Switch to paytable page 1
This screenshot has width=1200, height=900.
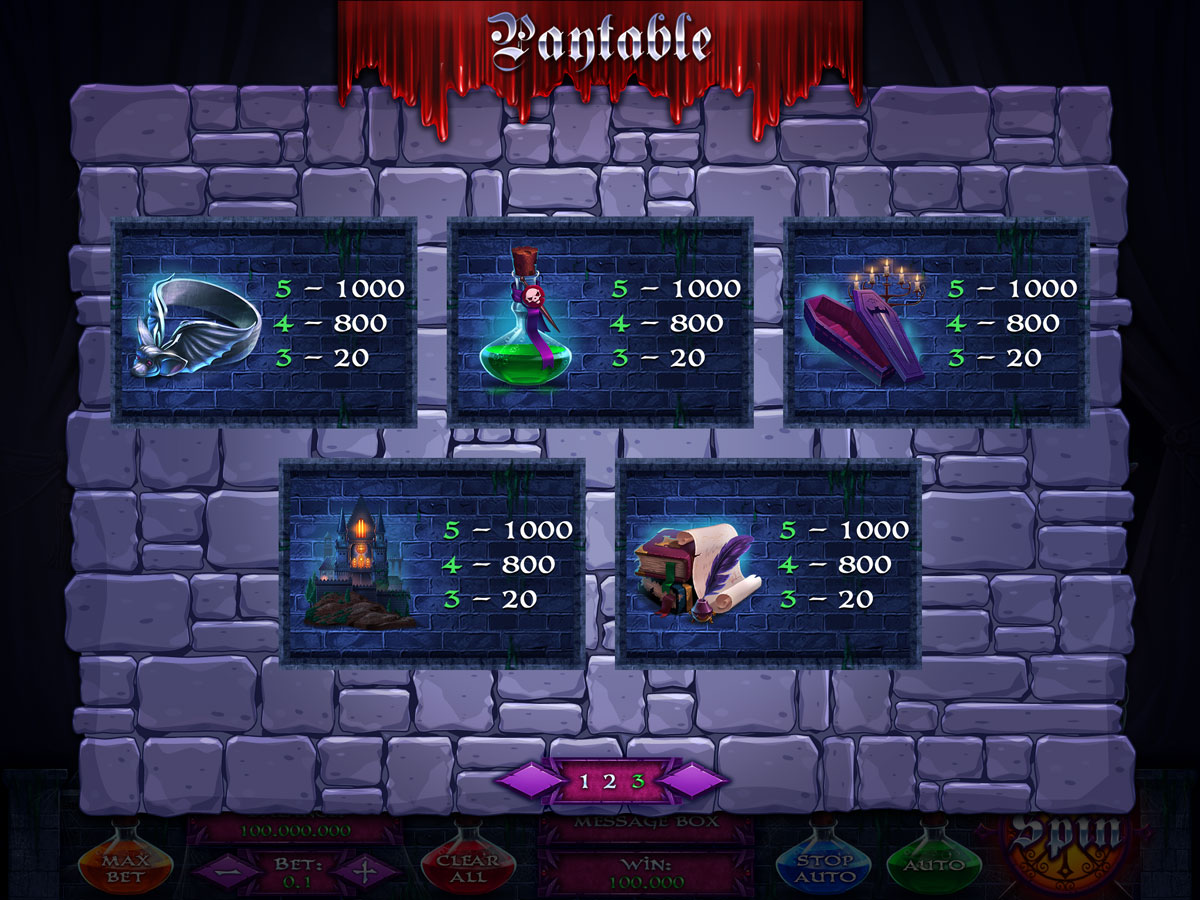coord(586,782)
